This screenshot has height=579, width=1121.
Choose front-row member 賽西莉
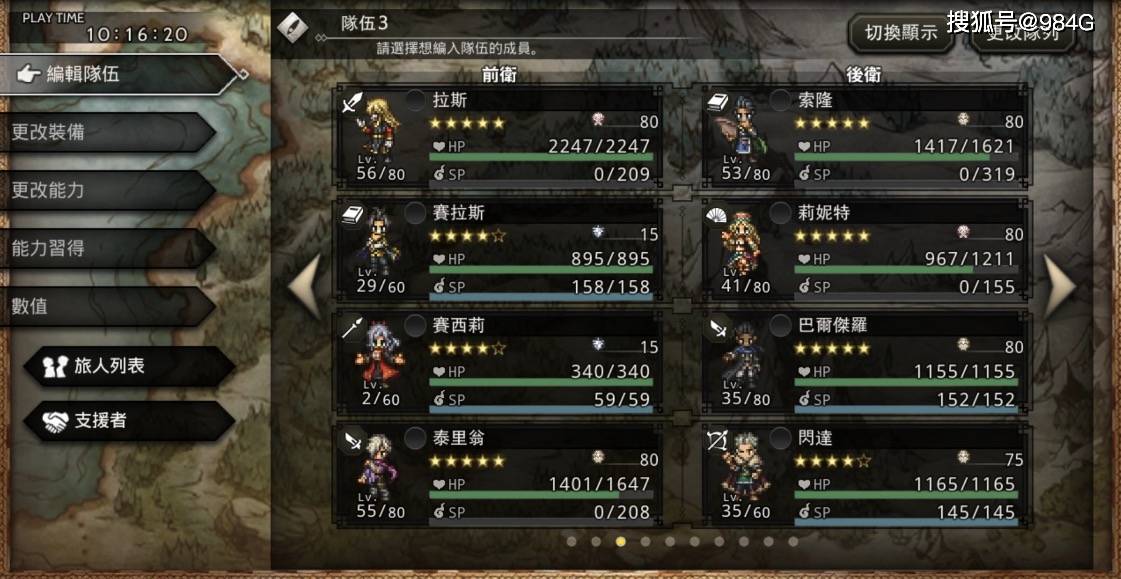click(498, 361)
